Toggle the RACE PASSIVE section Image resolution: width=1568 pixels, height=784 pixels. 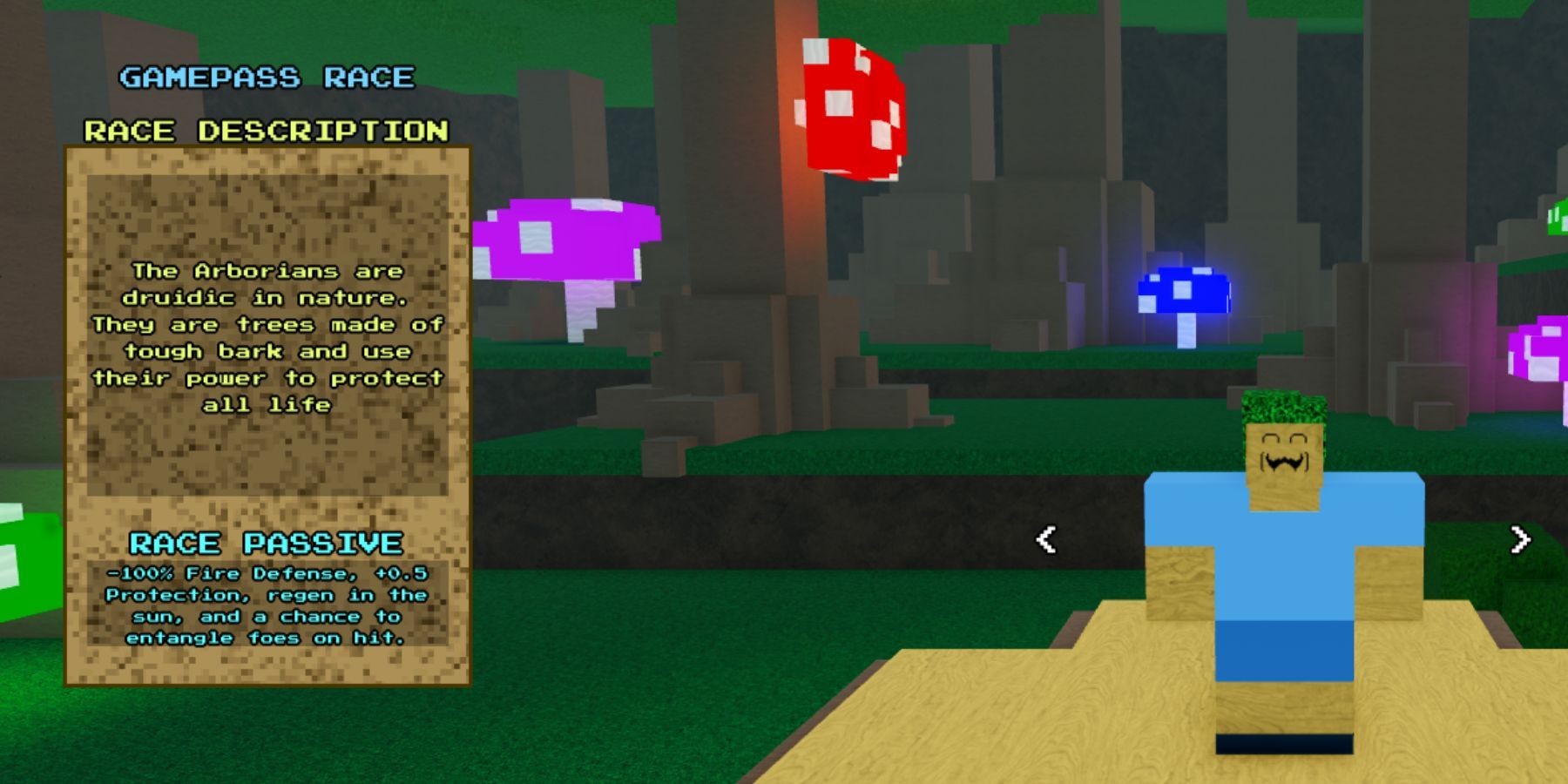pos(266,544)
